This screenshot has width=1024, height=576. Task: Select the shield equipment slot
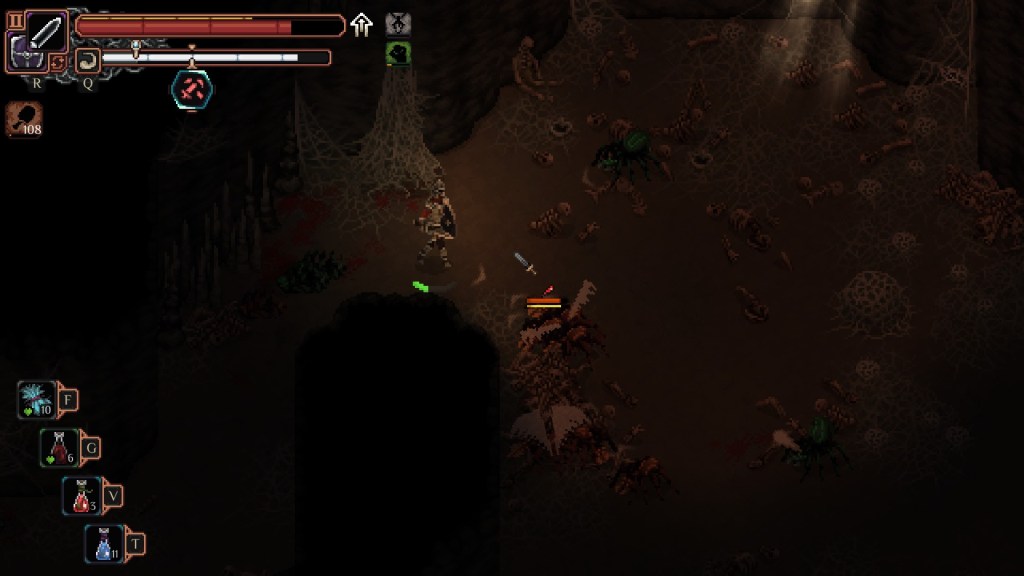pos(22,50)
